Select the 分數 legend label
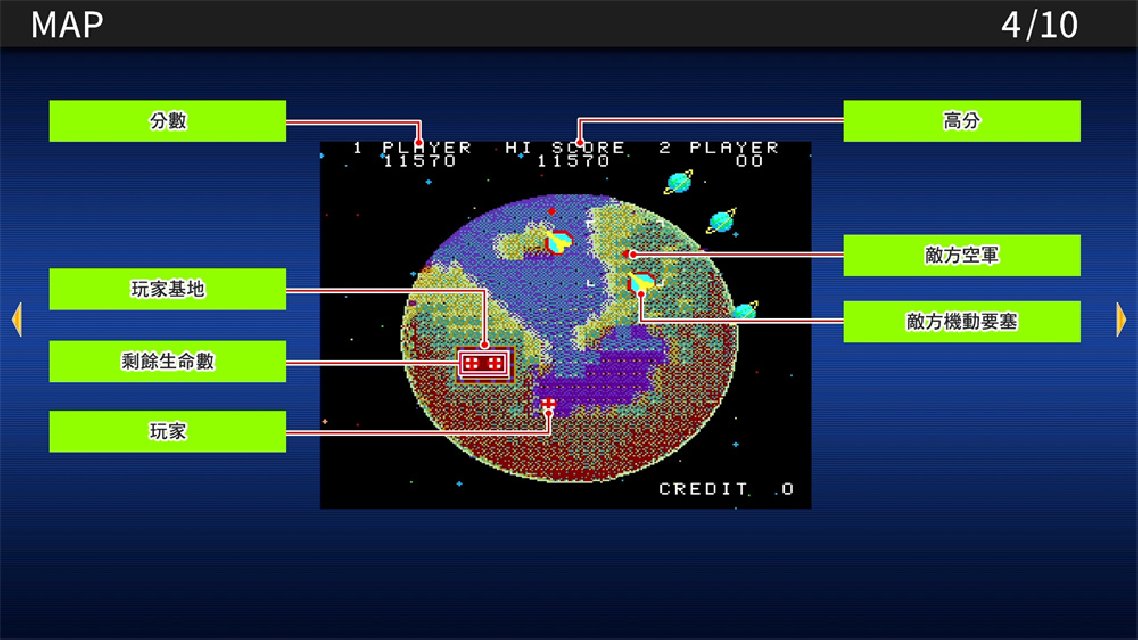Image resolution: width=1138 pixels, height=640 pixels. (168, 121)
